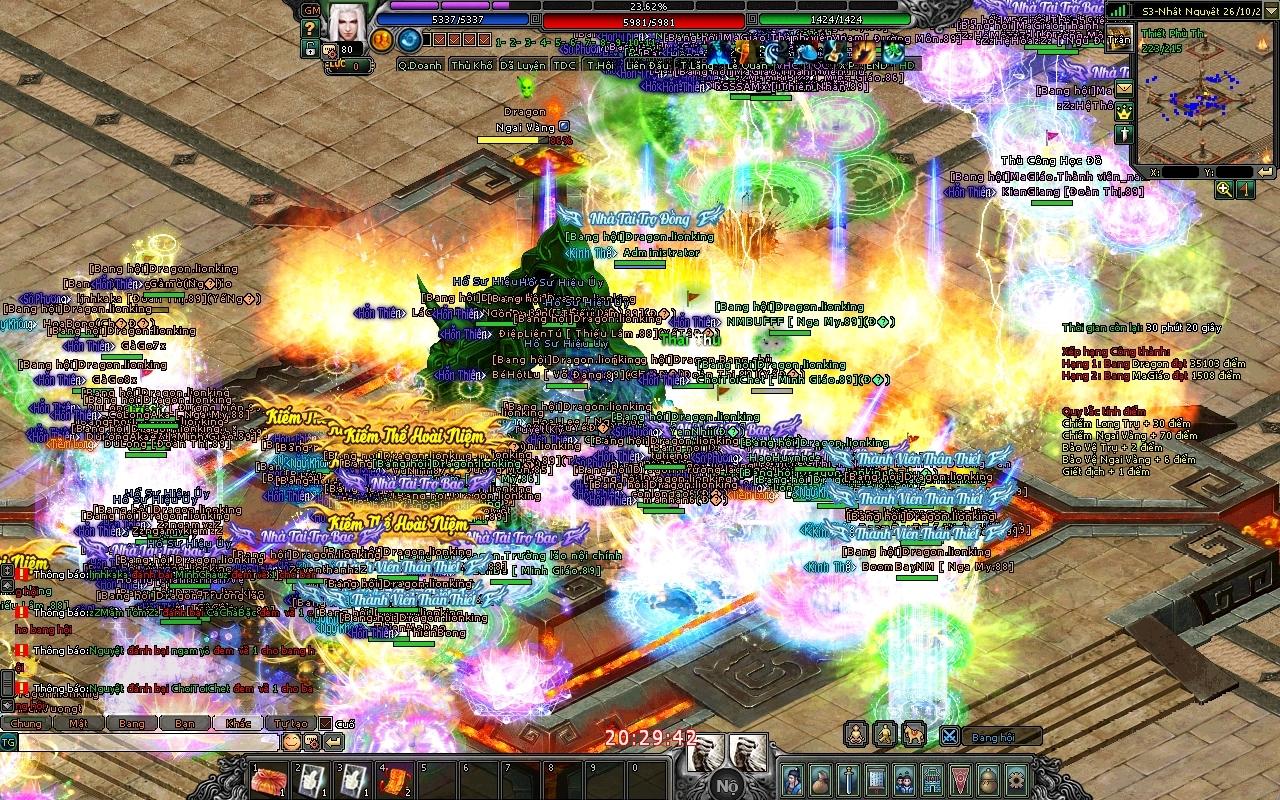Open the Tự tạo chat tab
The image size is (1280, 800).
coord(291,723)
